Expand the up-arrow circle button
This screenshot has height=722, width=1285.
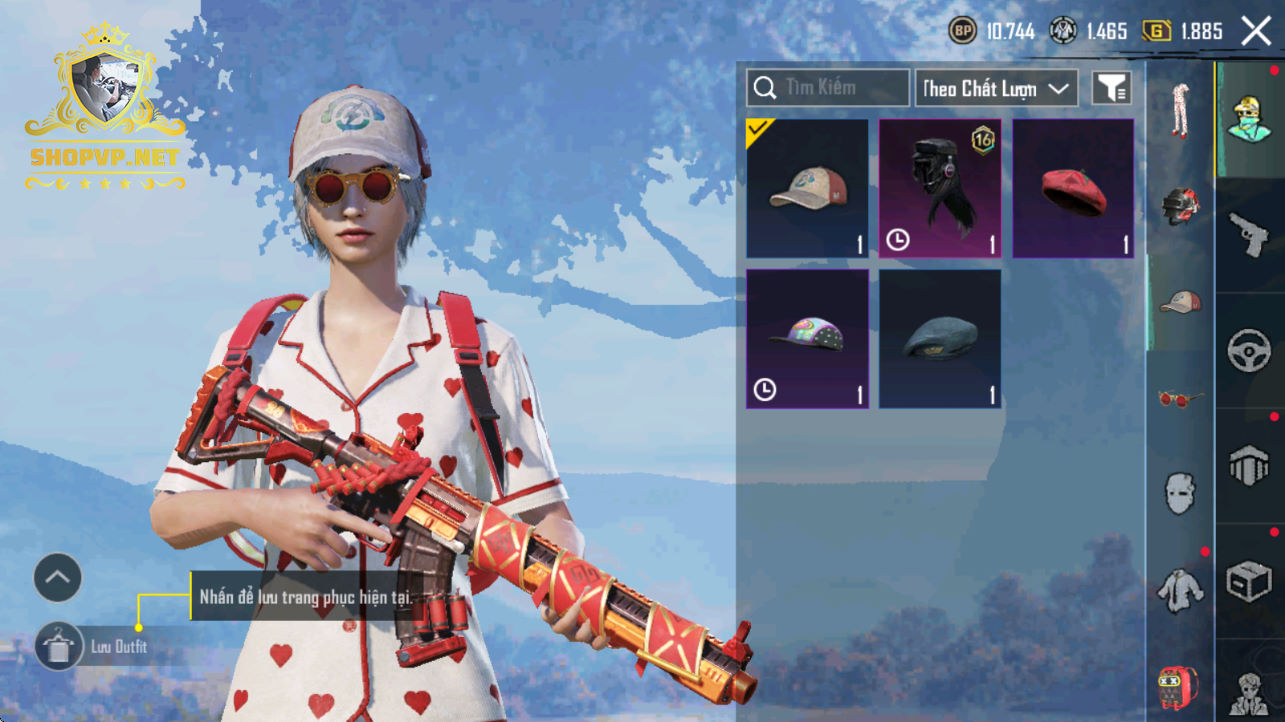[x=58, y=577]
